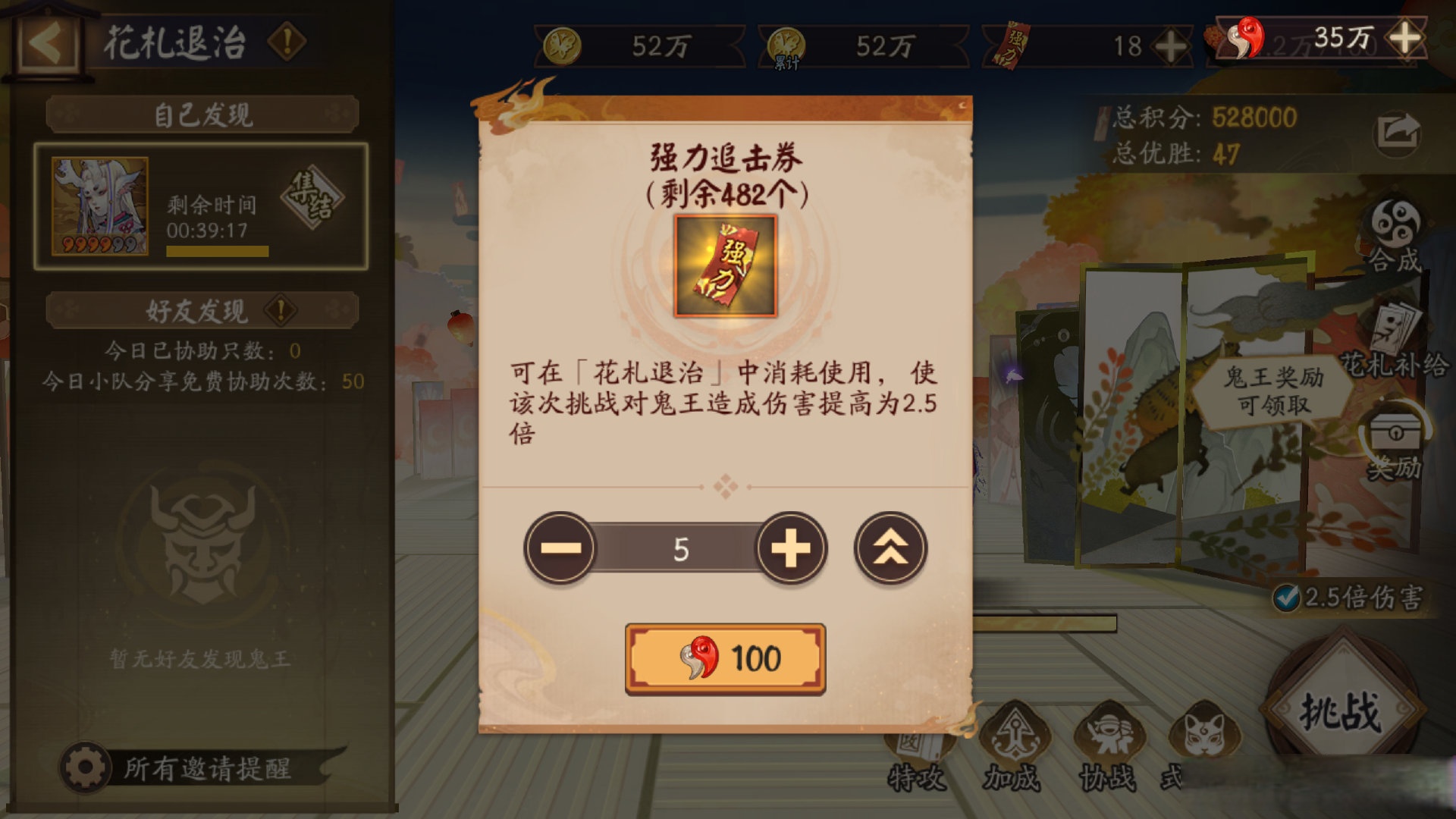Click the exclamation badge beside 好友发现
1456x819 pixels.
click(279, 310)
